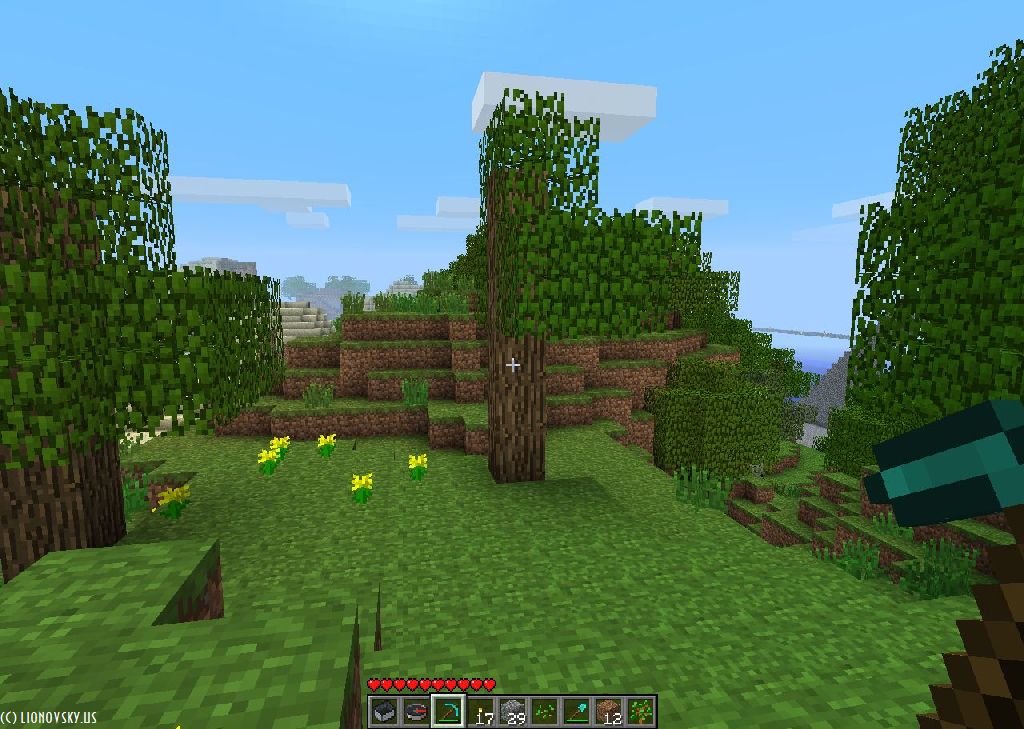Select the torch stack of 17
1024x729 pixels.
pos(480,711)
